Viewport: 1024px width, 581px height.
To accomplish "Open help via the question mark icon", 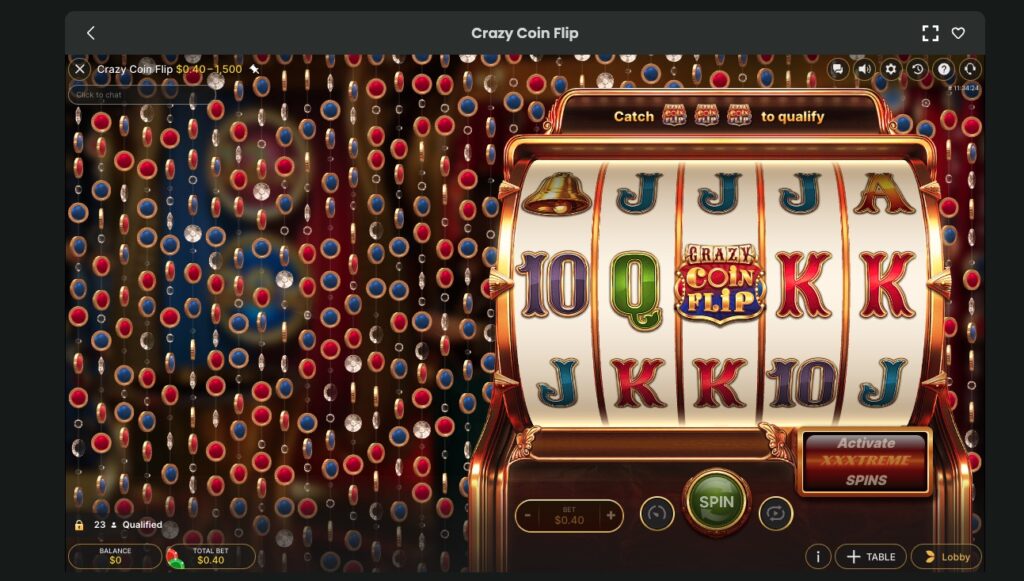I will 943,69.
